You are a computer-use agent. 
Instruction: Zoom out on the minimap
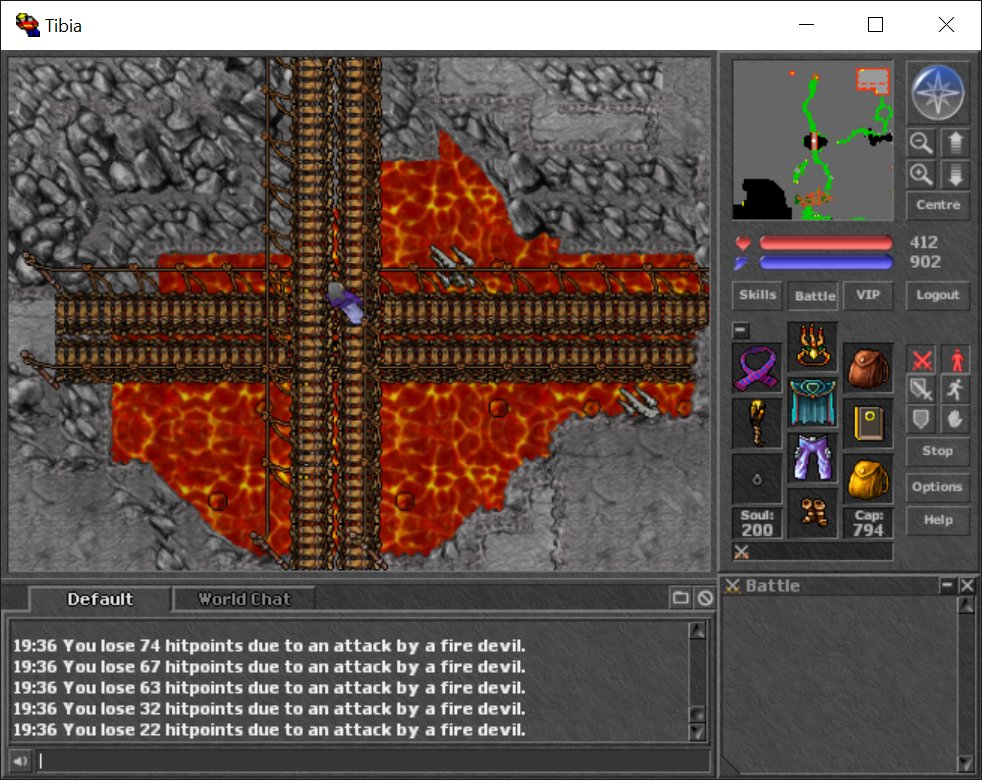922,143
